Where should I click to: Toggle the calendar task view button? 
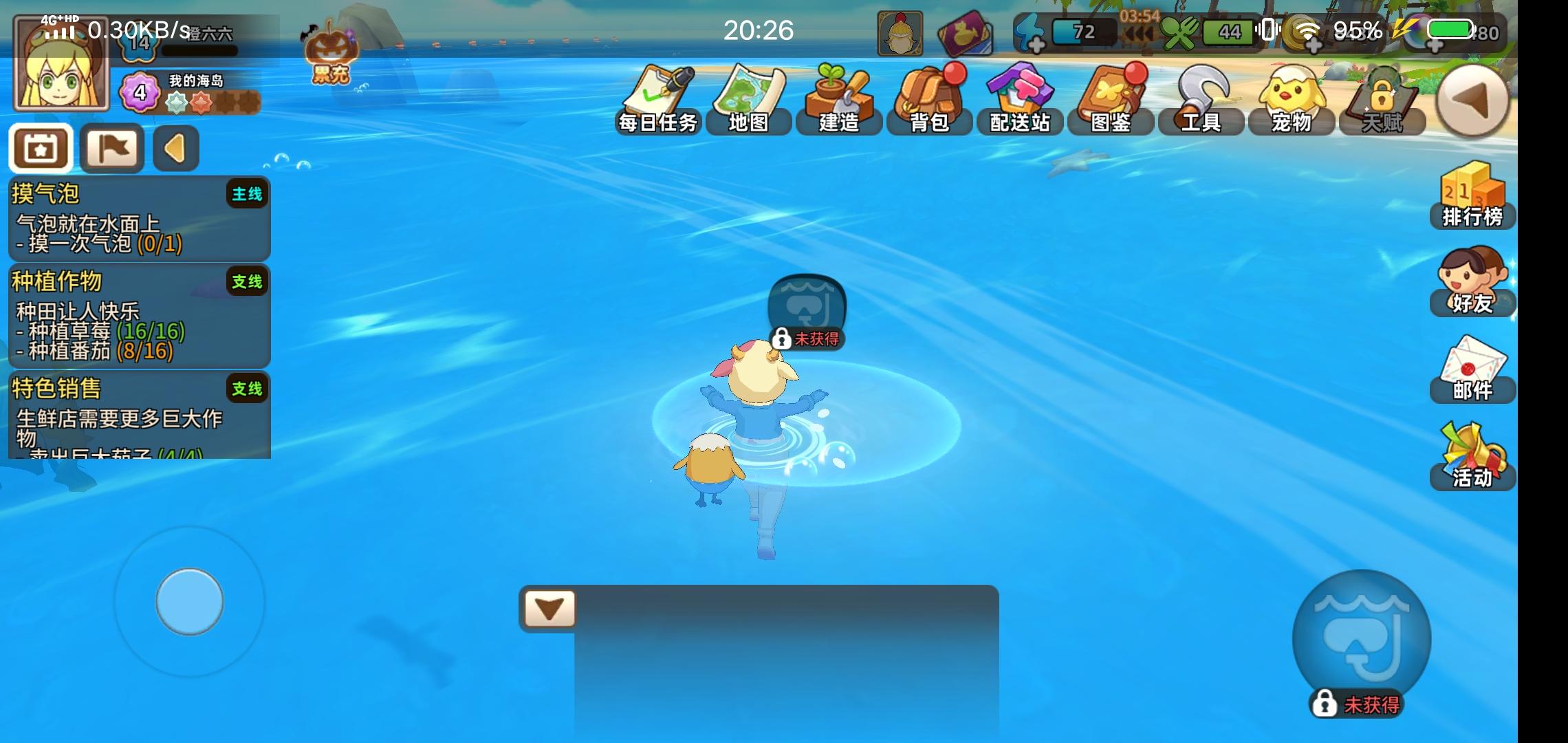(40, 148)
